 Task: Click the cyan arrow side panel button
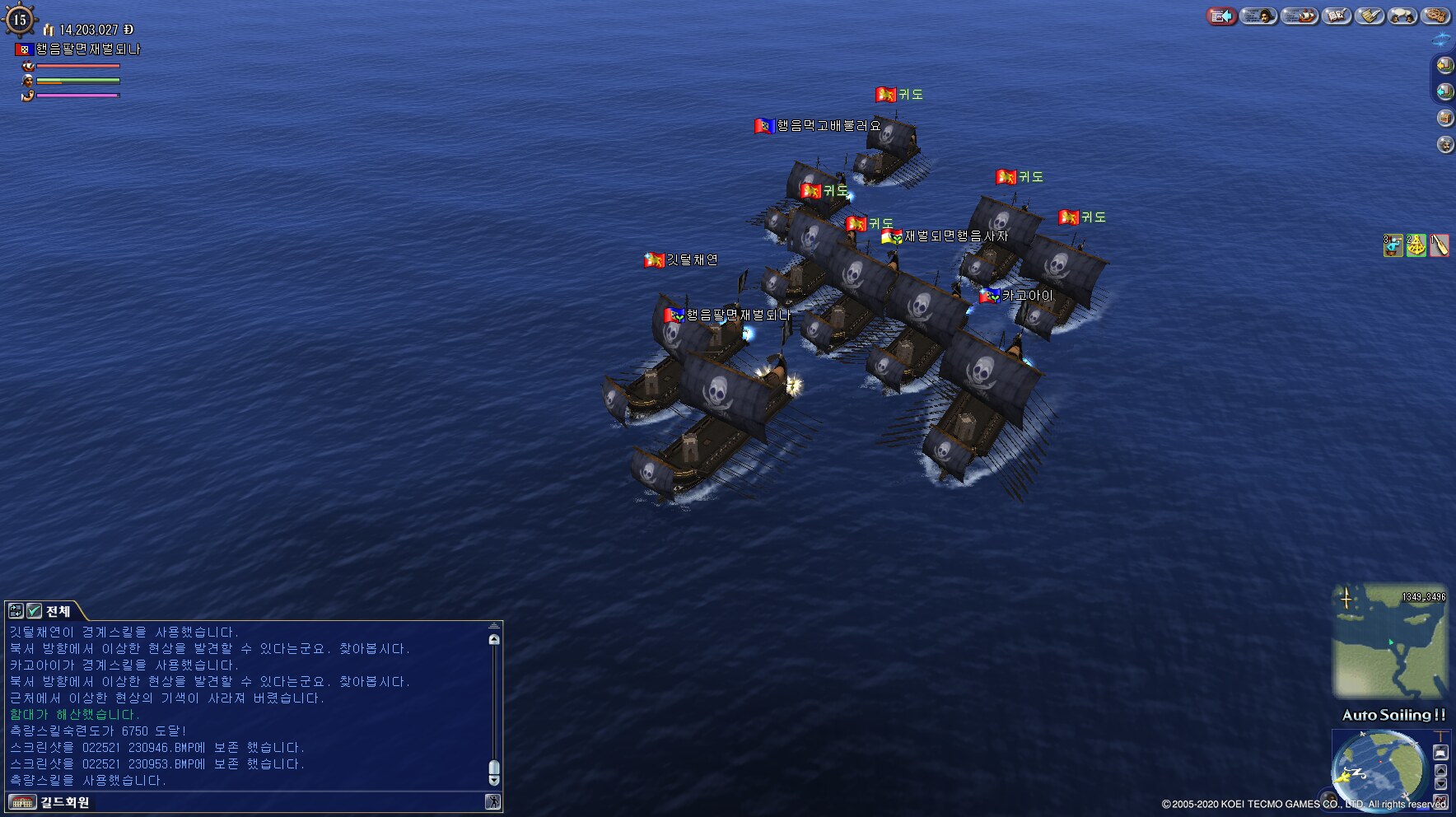pyautogui.click(x=1444, y=91)
